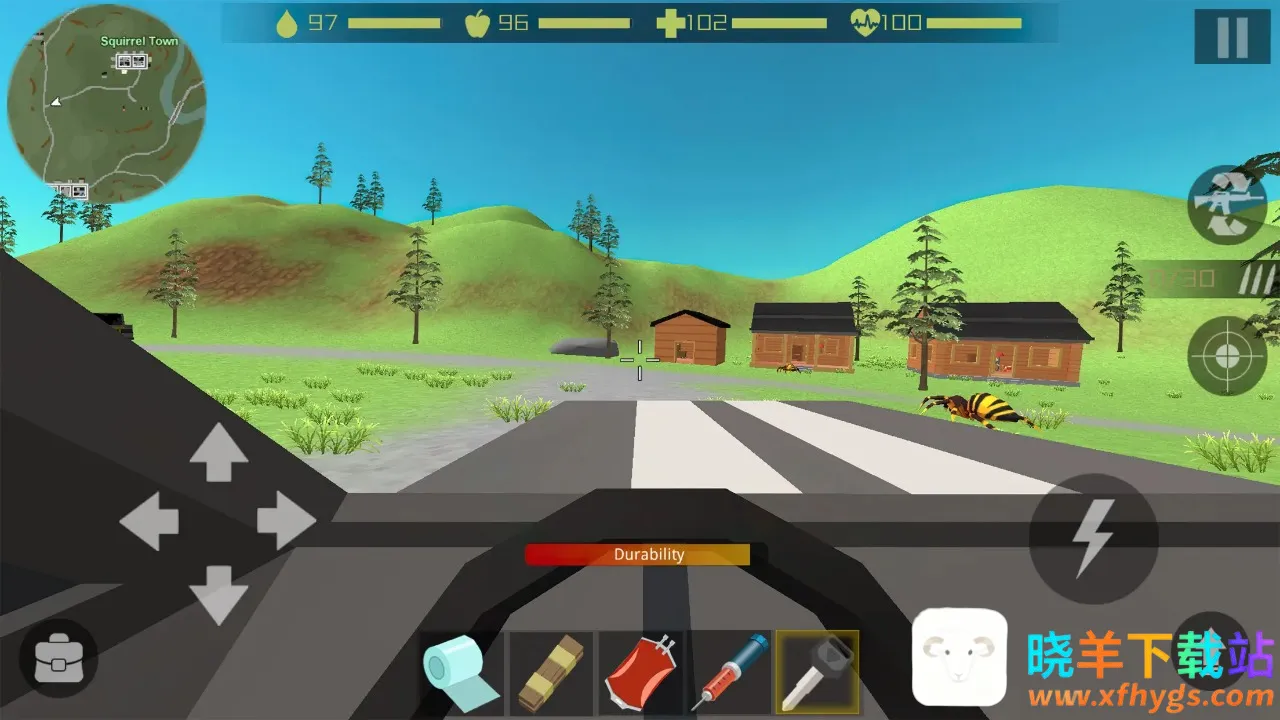This screenshot has height=720, width=1280.
Task: Select the car key slot
Action: point(817,673)
